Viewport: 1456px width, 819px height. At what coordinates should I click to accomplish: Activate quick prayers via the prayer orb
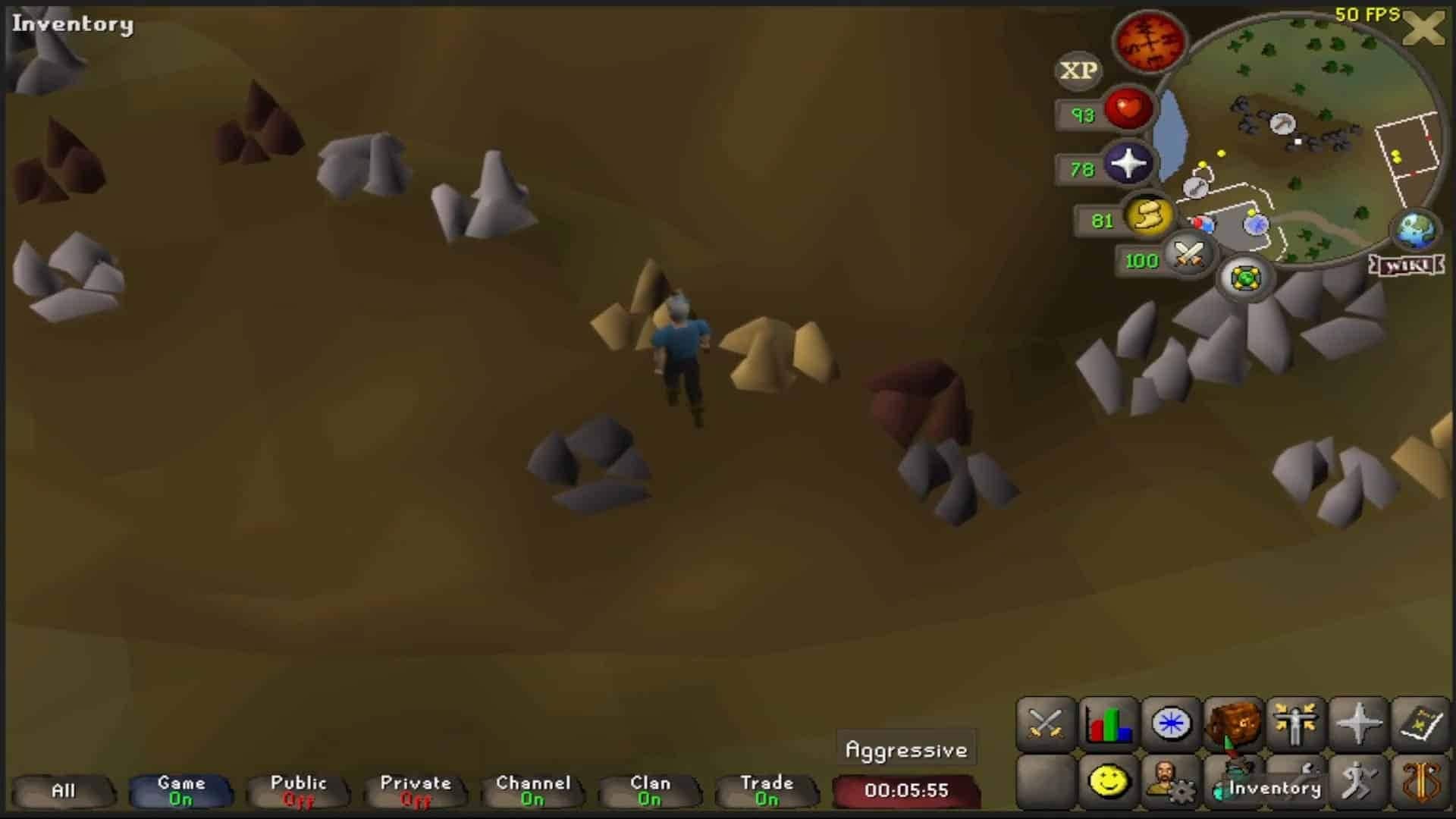point(1128,165)
